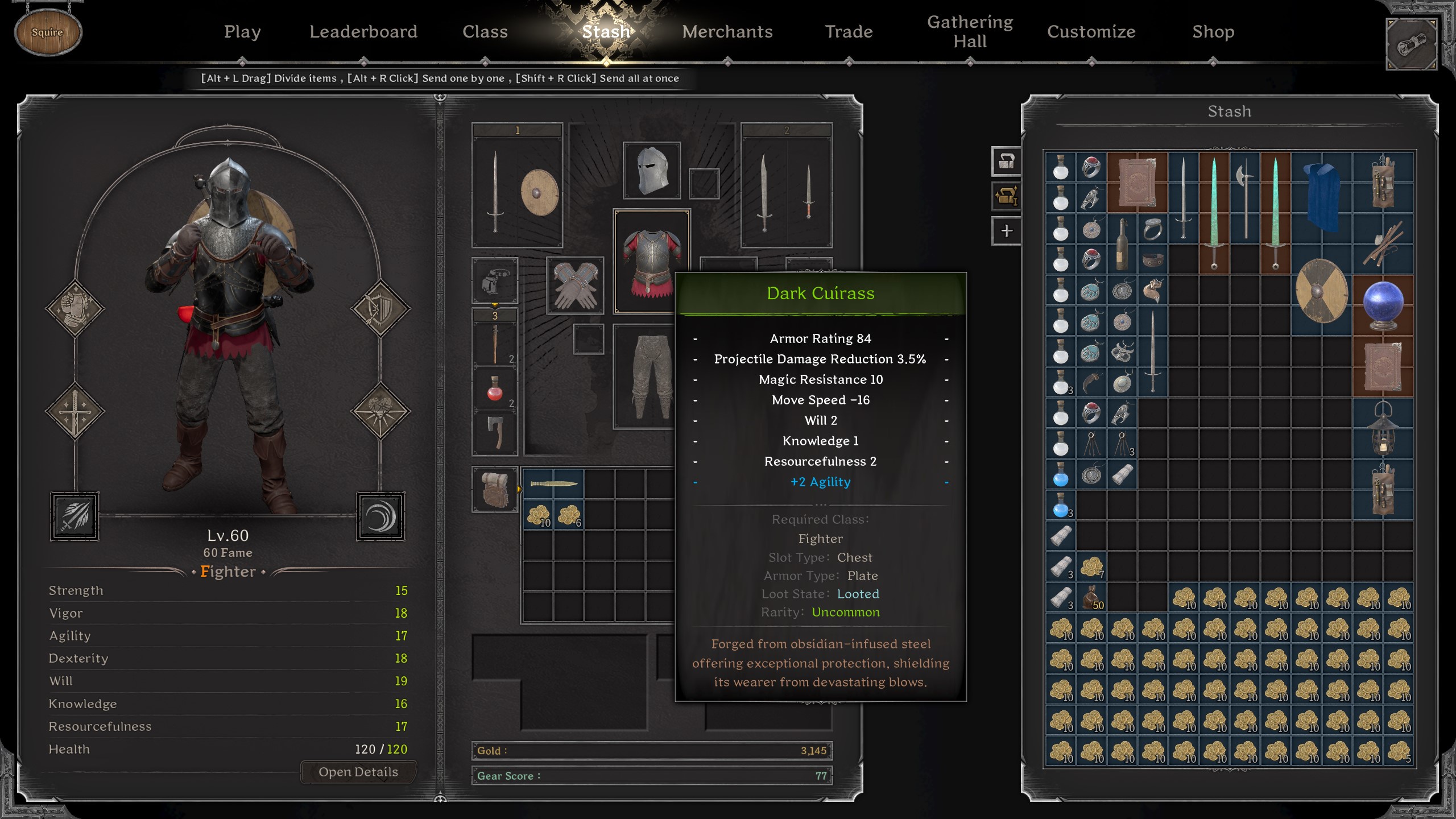Select the equipped gloves slot
The height and width of the screenshot is (819, 1456).
(x=575, y=286)
